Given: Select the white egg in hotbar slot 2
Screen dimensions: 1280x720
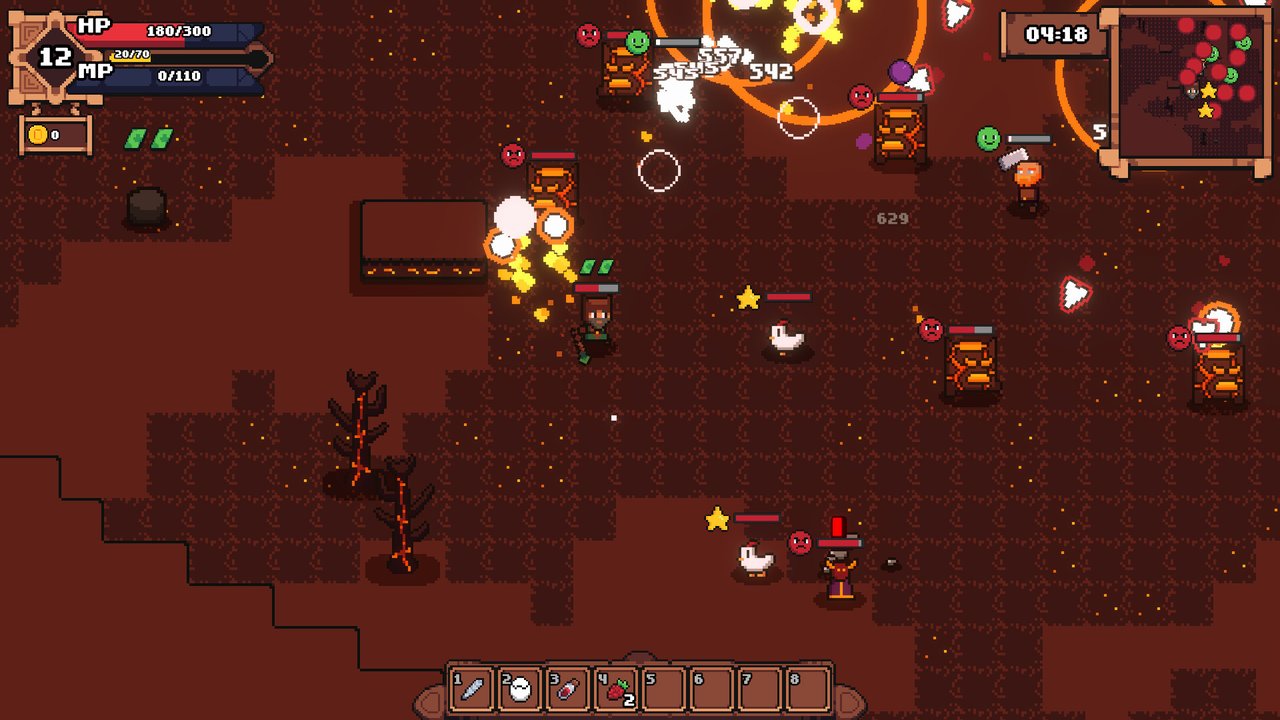Looking at the screenshot, I should [x=520, y=689].
